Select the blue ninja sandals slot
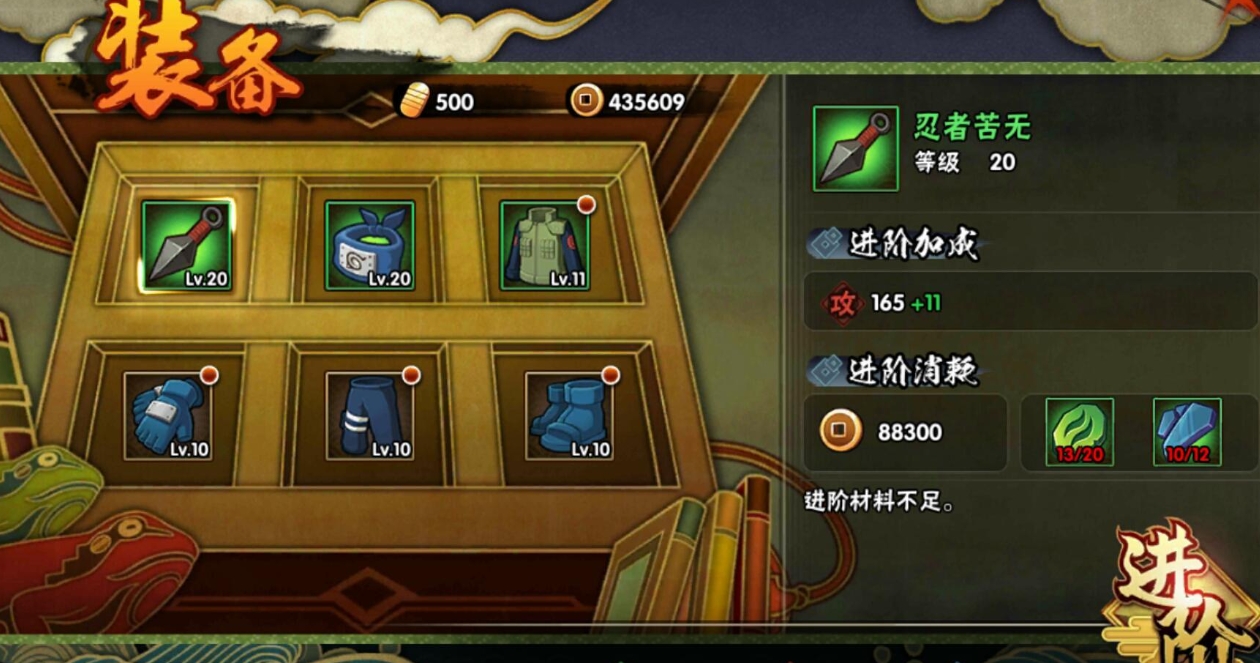This screenshot has height=663, width=1260. click(569, 416)
